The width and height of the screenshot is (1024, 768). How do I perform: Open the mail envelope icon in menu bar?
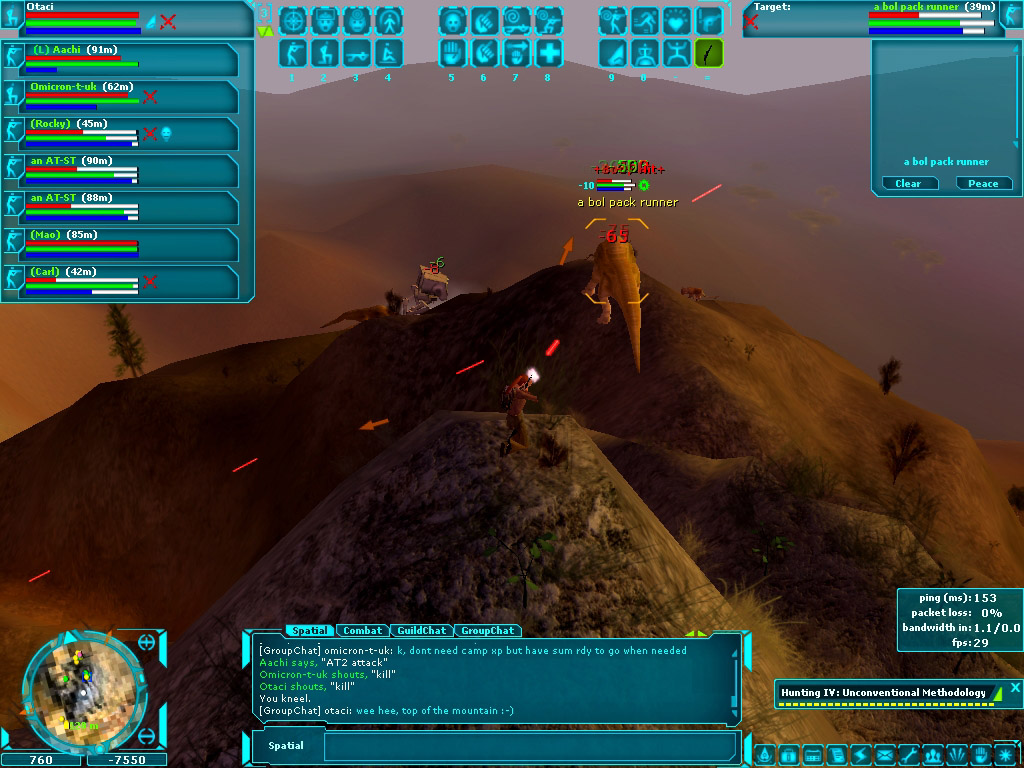coord(884,755)
